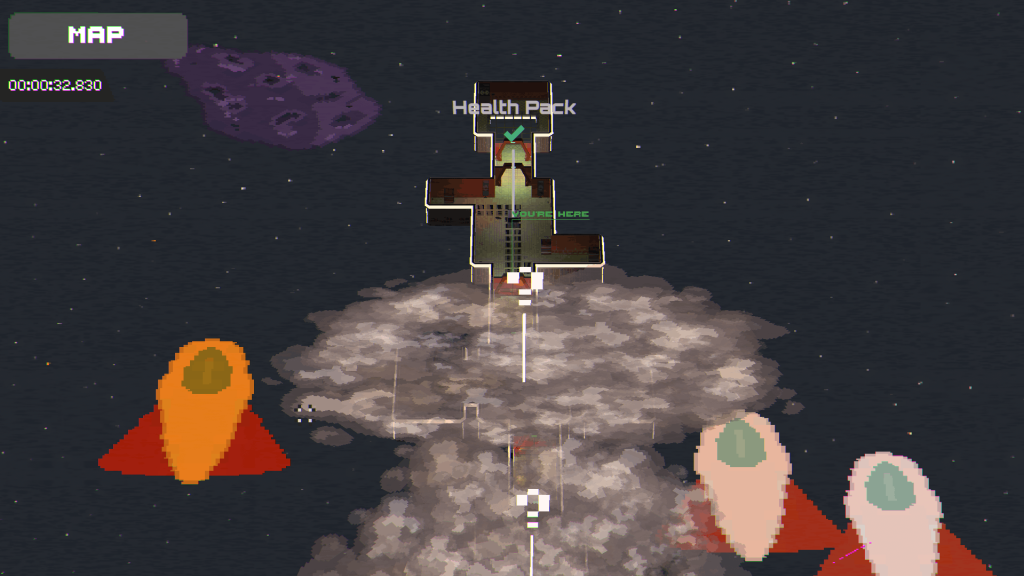Screen dimensions: 1024x576
Task: Select the question mark marker deep in the dust cloud
Action: pyautogui.click(x=533, y=506)
